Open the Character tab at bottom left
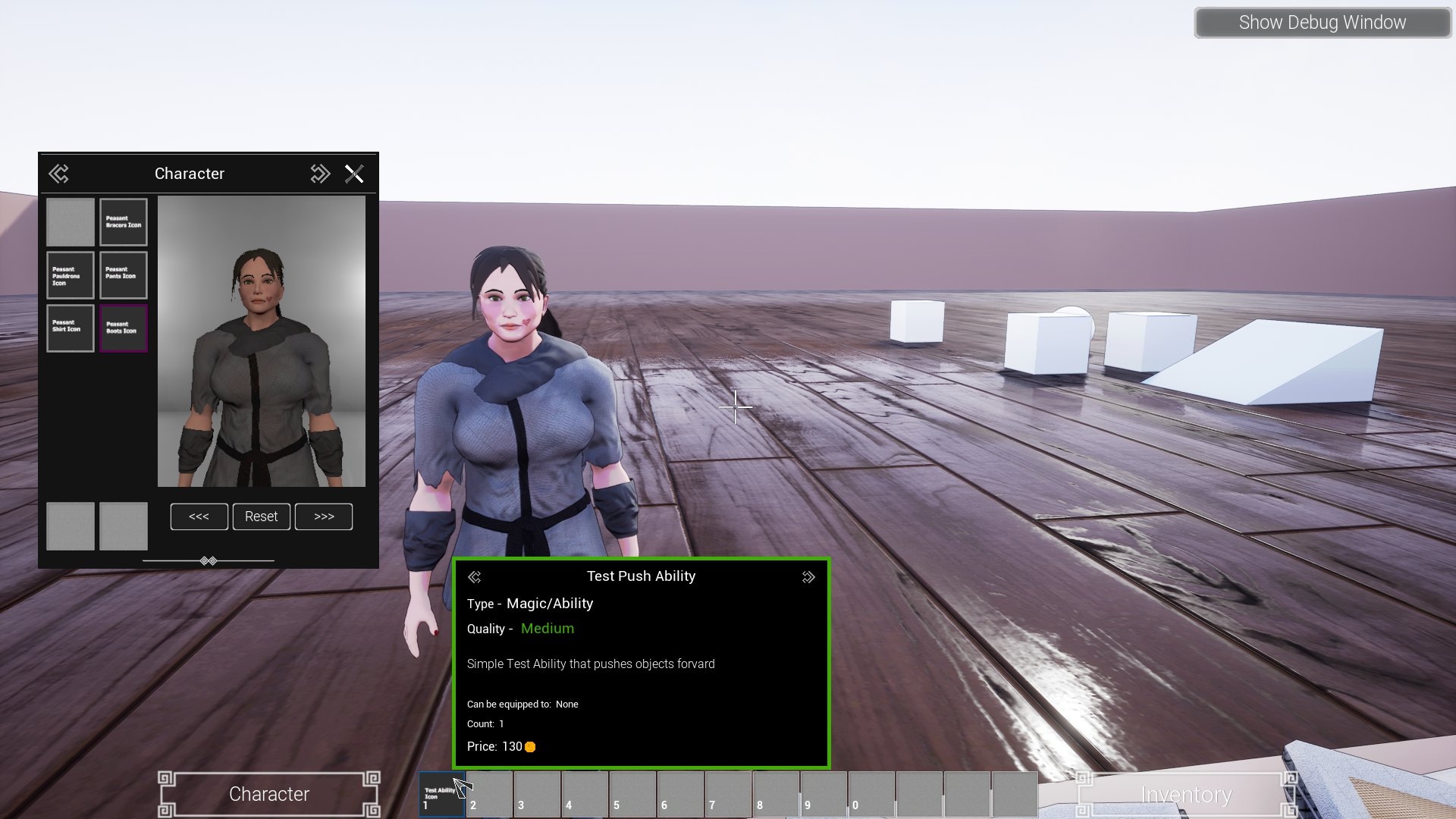The image size is (1456, 819). pos(268,794)
